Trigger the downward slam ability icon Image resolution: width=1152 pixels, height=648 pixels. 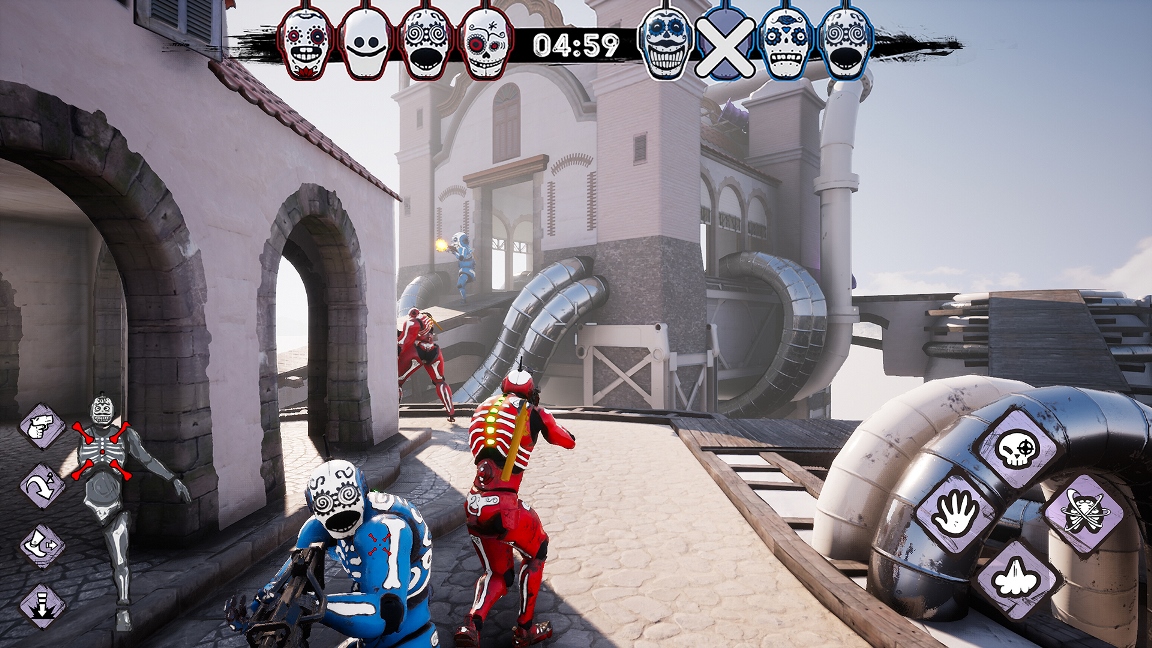pyautogui.click(x=42, y=605)
